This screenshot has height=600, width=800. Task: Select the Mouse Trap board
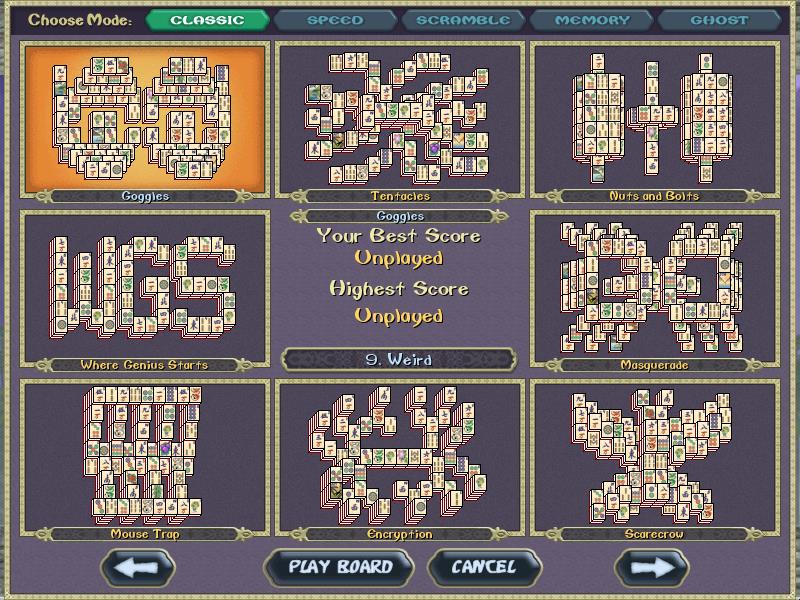coord(145,457)
